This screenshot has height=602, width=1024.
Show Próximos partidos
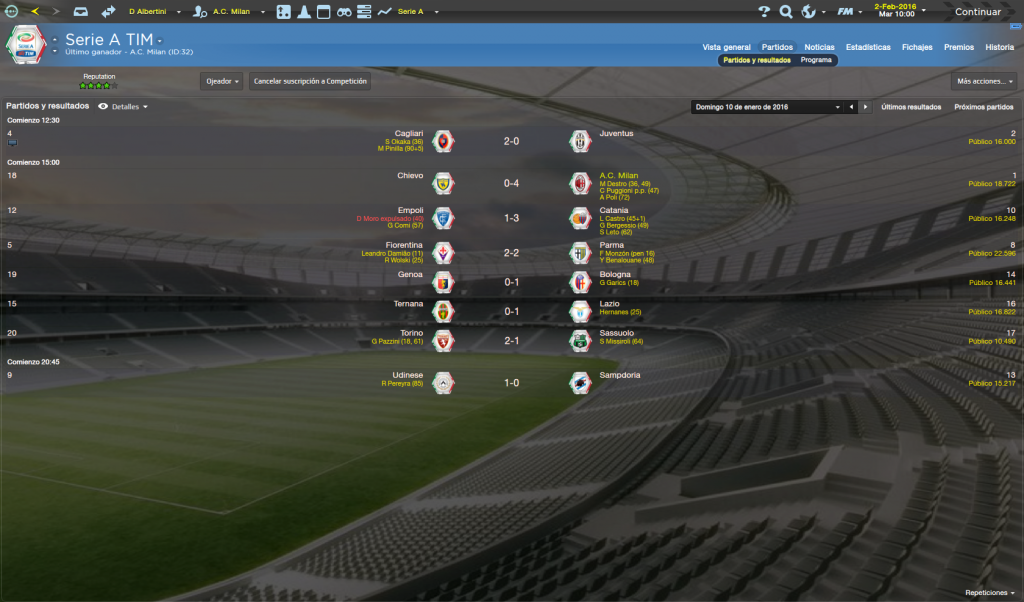tap(984, 106)
